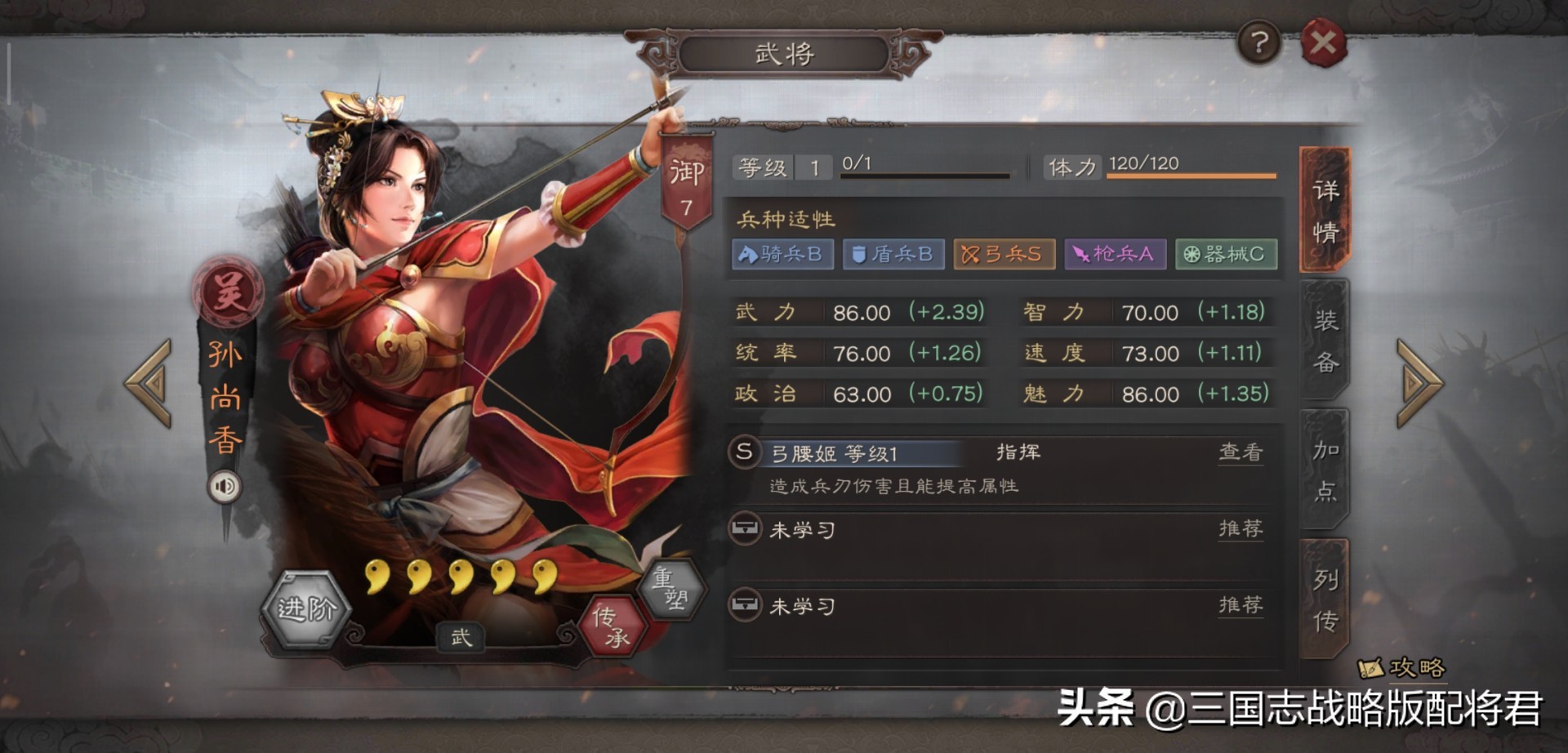This screenshot has width=1568, height=753.
Task: View the 弓腰姬 skill details via 查看
Action: coord(1240,452)
